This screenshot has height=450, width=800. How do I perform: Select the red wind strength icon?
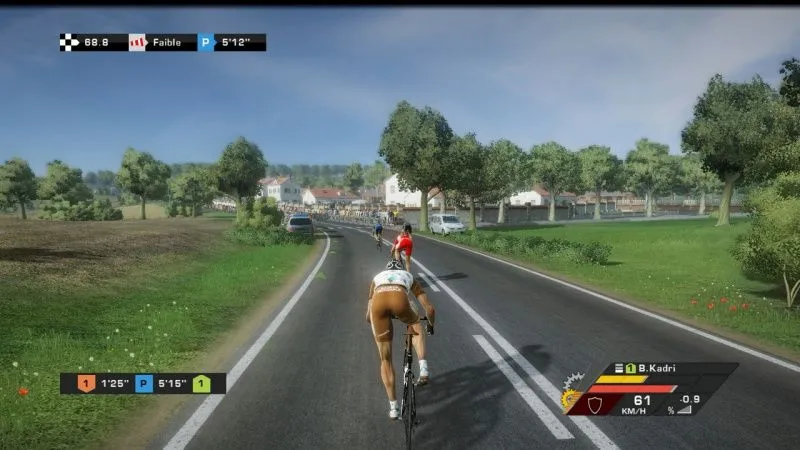click(x=137, y=42)
